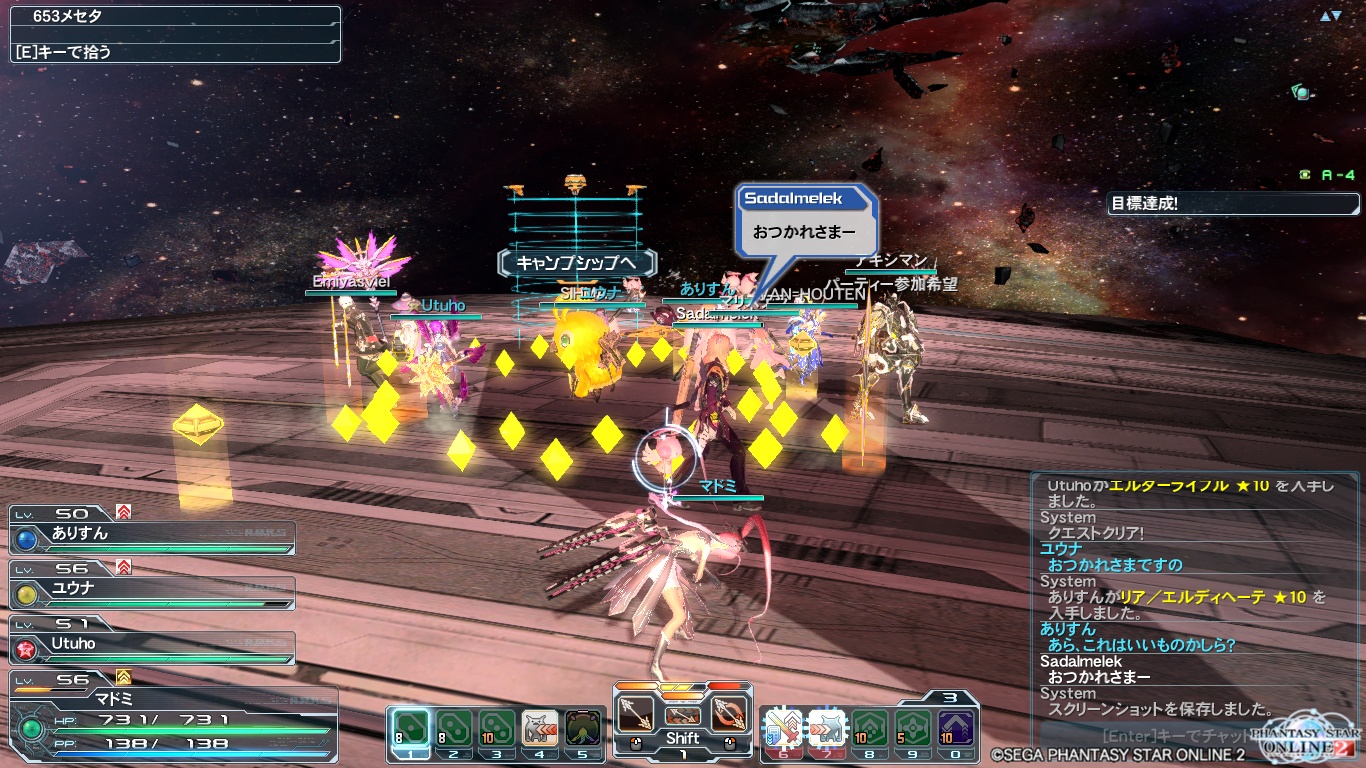Image resolution: width=1366 pixels, height=768 pixels.
Task: Trigger the dark photon blast icon in slot 5
Action: (583, 728)
